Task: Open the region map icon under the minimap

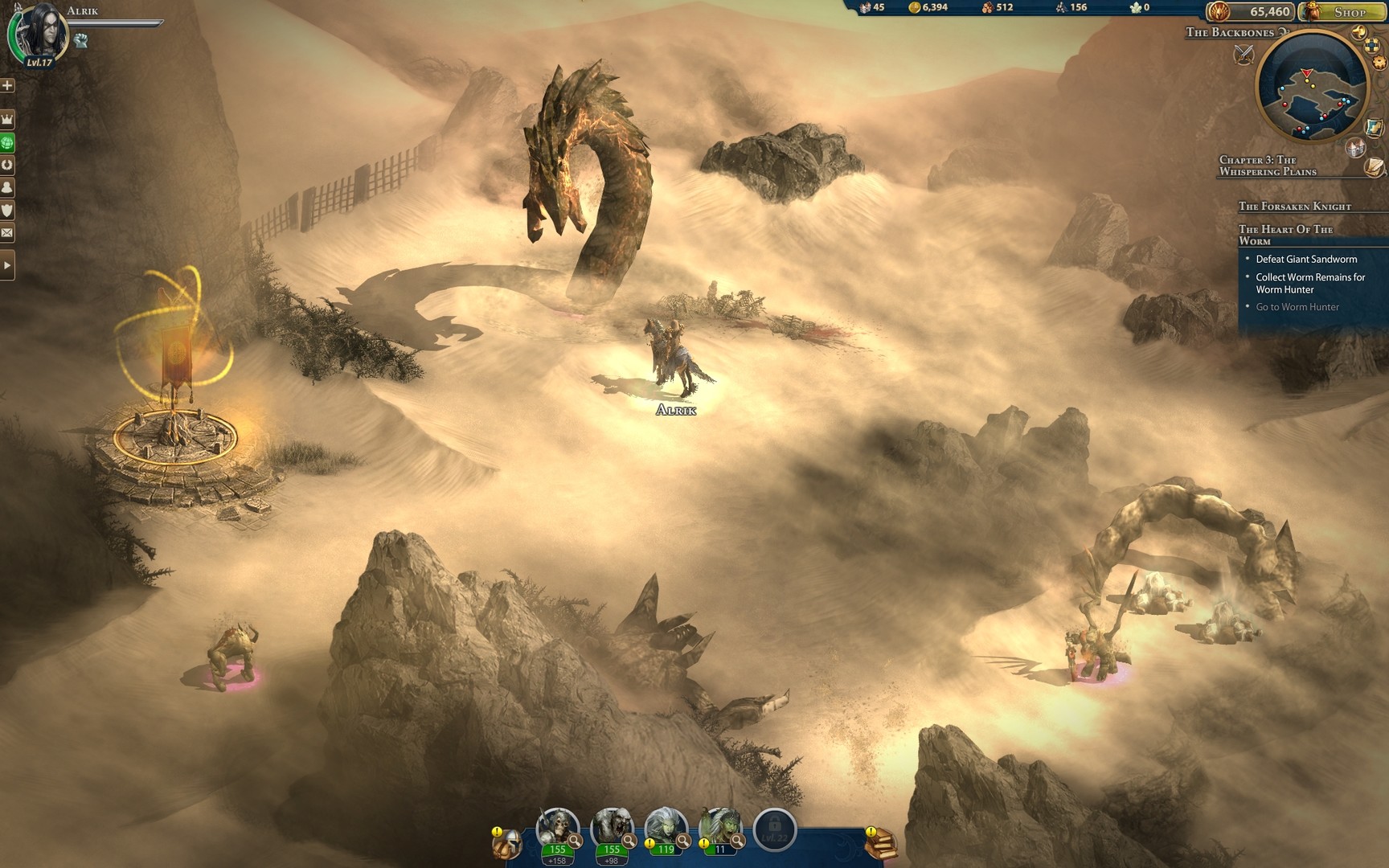Action: click(x=1374, y=125)
